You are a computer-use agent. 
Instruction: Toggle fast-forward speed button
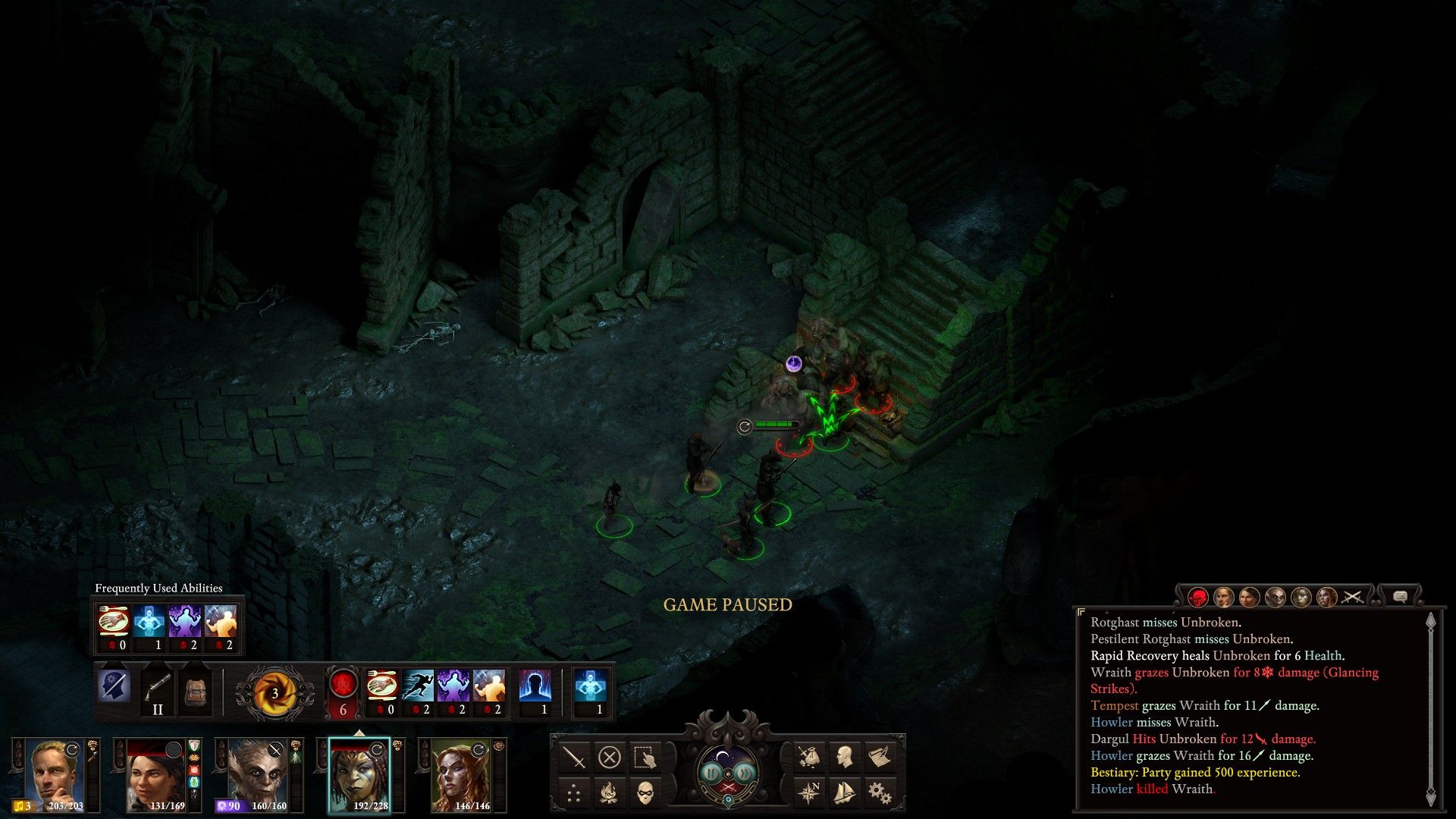pos(745,773)
